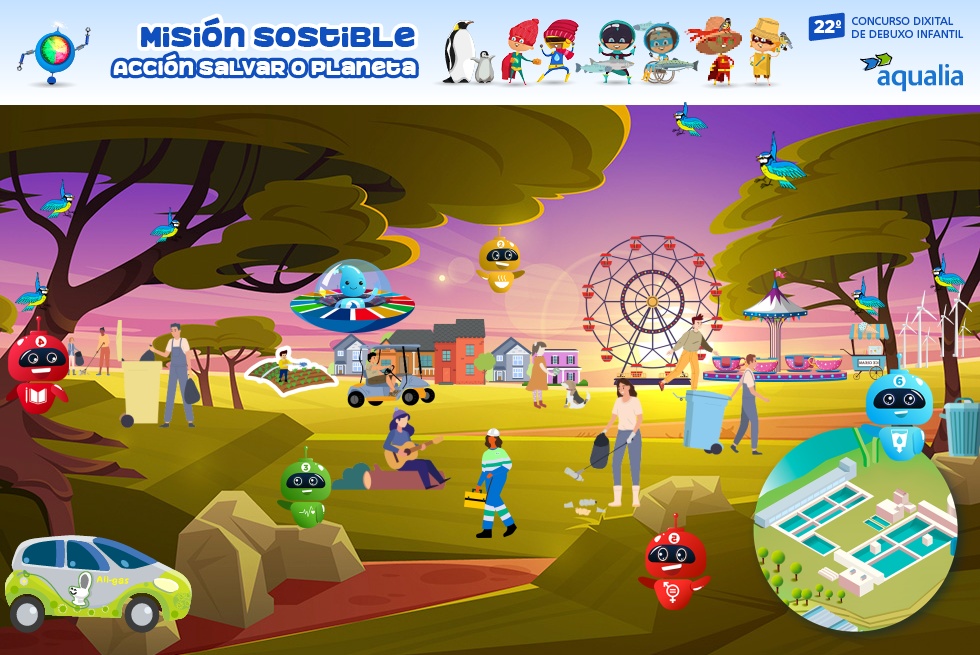Select the blue robot number 6
Image resolution: width=980 pixels, height=655 pixels.
(x=898, y=408)
